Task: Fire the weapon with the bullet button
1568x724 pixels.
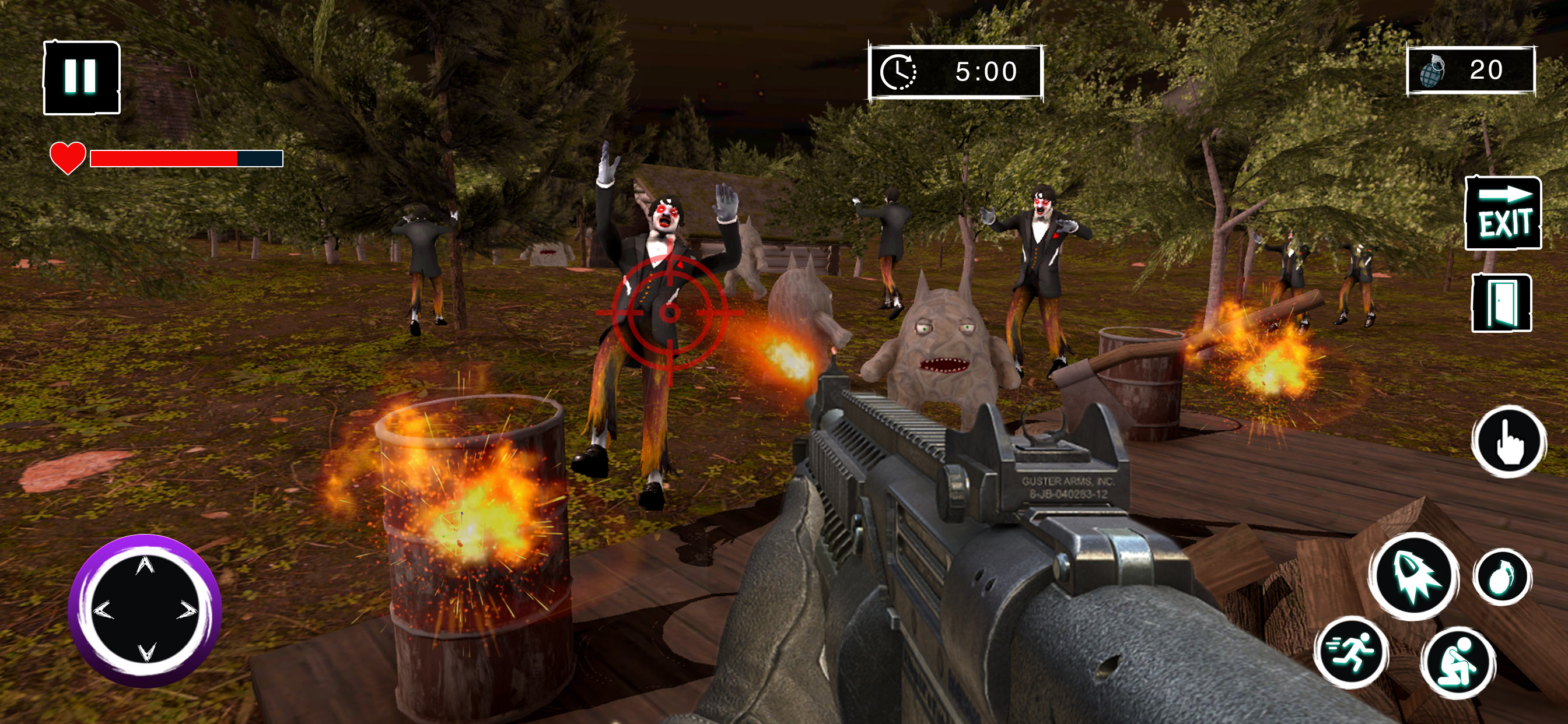Action: (x=1413, y=575)
